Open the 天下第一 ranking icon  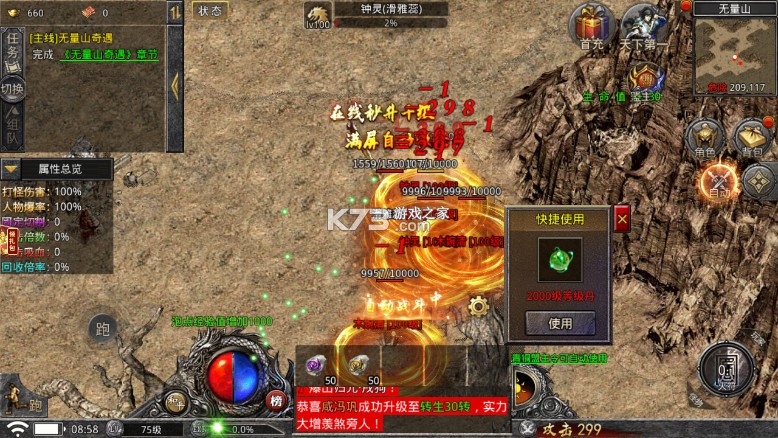tap(644, 26)
